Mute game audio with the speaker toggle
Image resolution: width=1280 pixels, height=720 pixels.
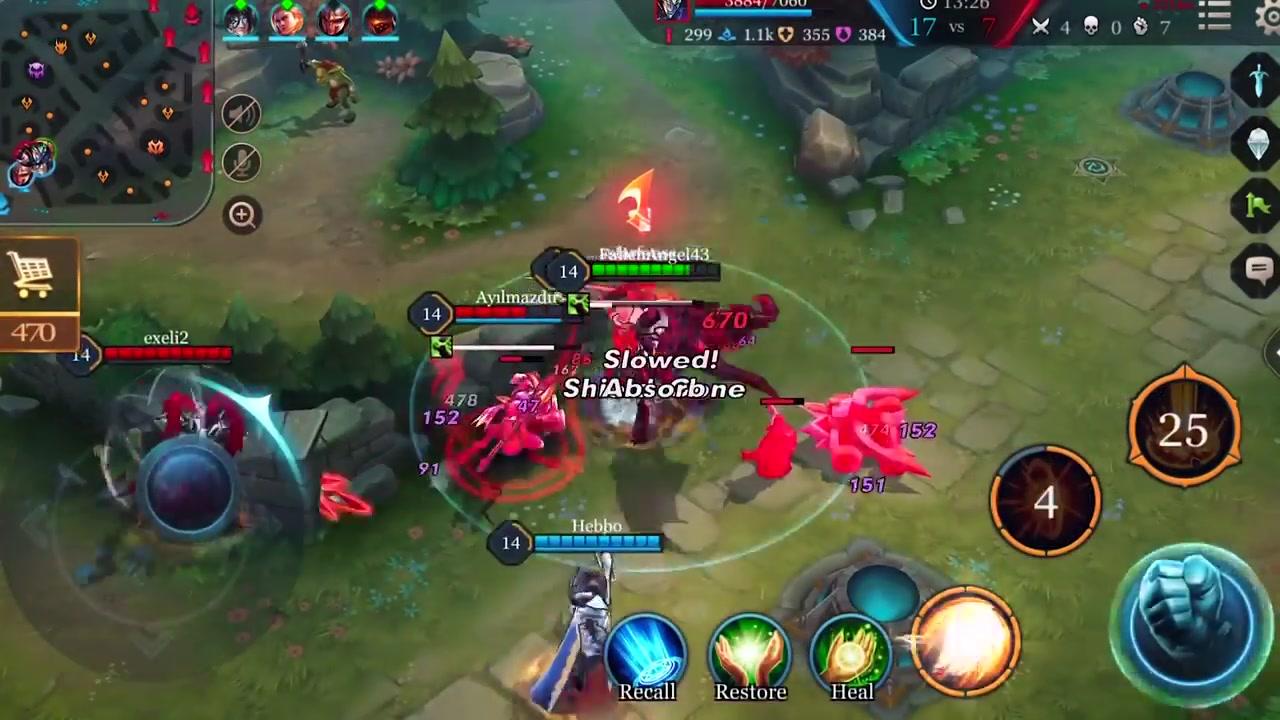(x=240, y=113)
